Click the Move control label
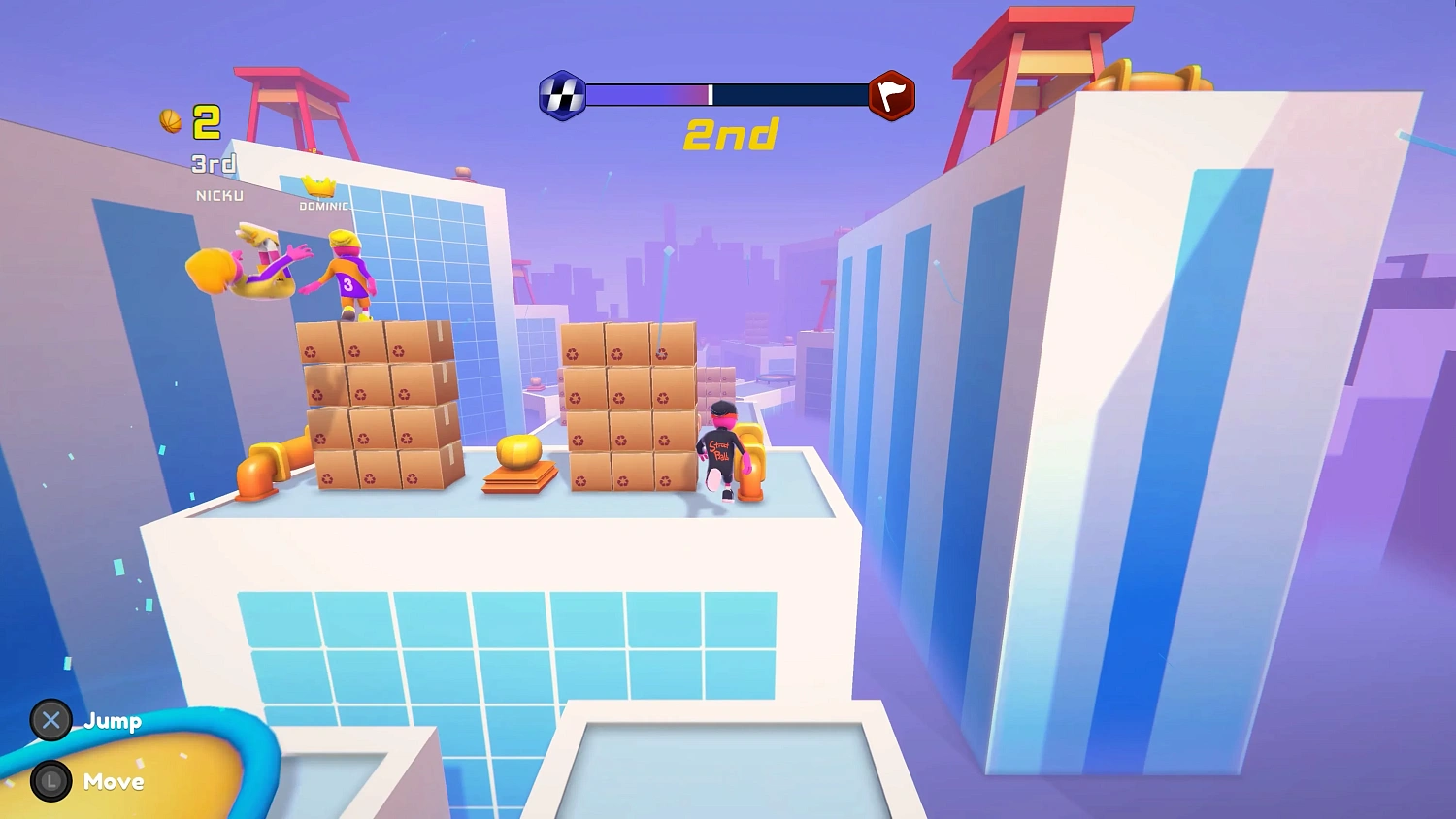 (114, 782)
